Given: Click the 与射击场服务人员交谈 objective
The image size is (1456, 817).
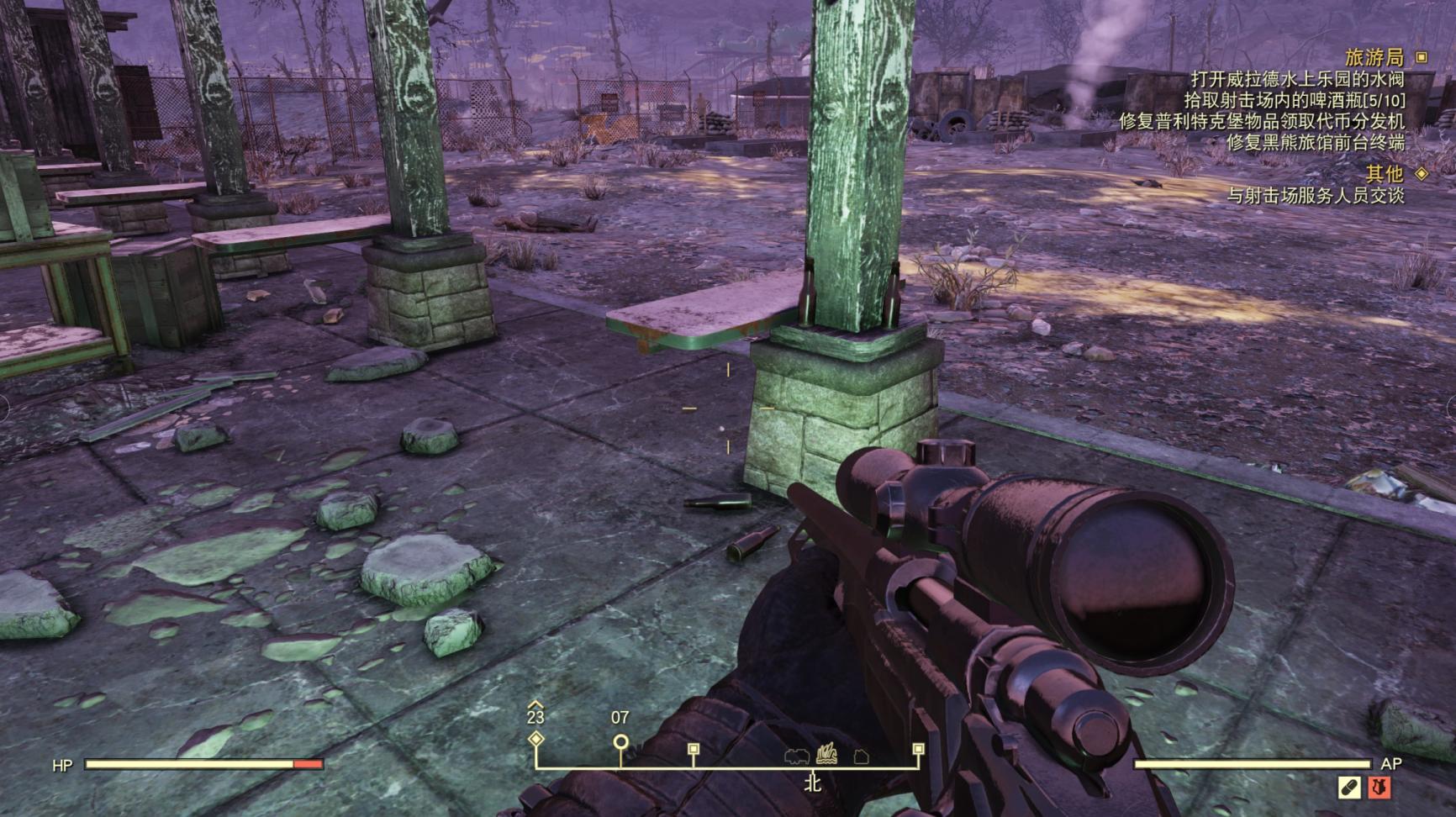Looking at the screenshot, I should (x=1315, y=196).
